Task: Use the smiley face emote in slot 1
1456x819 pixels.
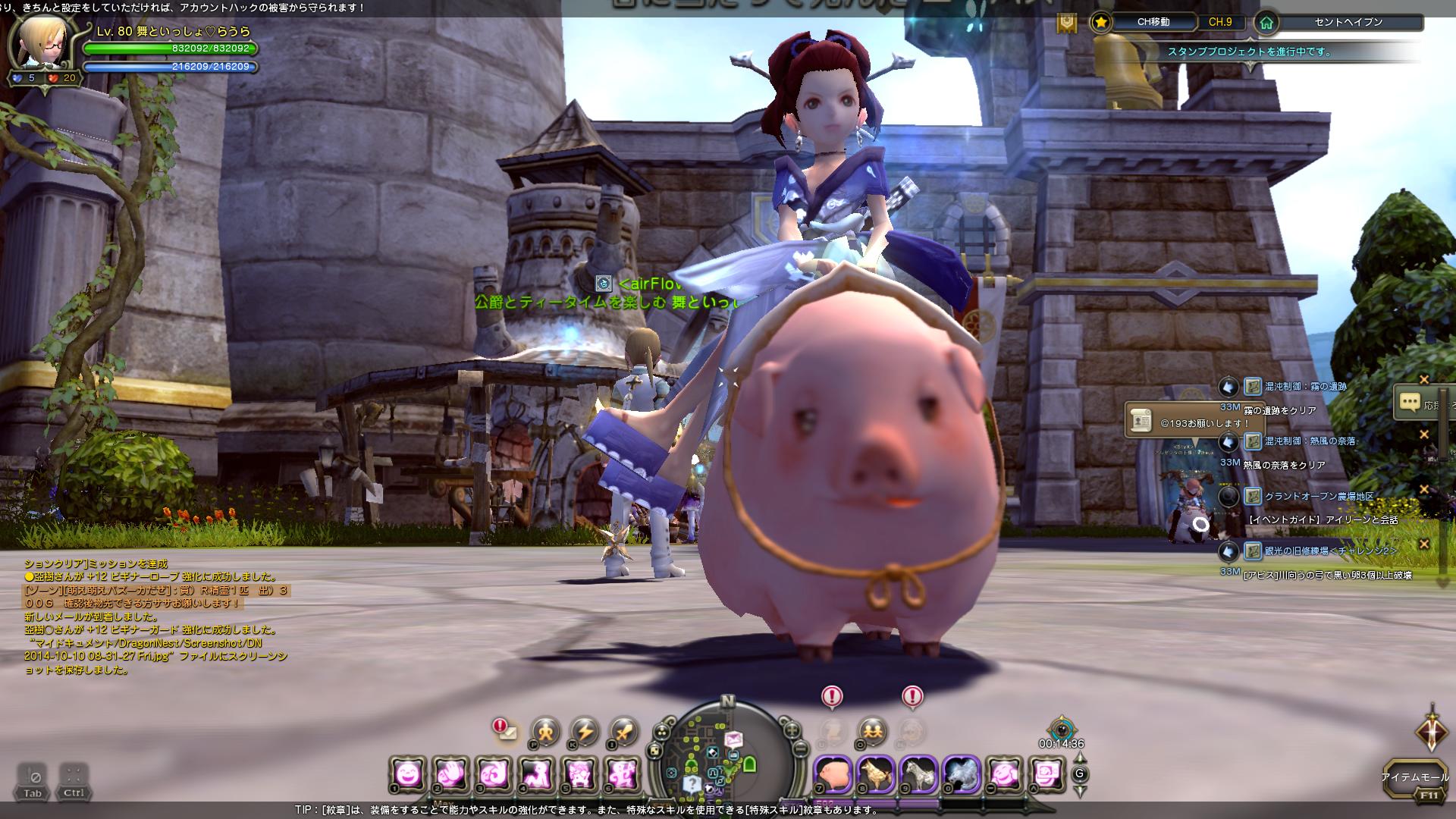Action: [x=407, y=774]
